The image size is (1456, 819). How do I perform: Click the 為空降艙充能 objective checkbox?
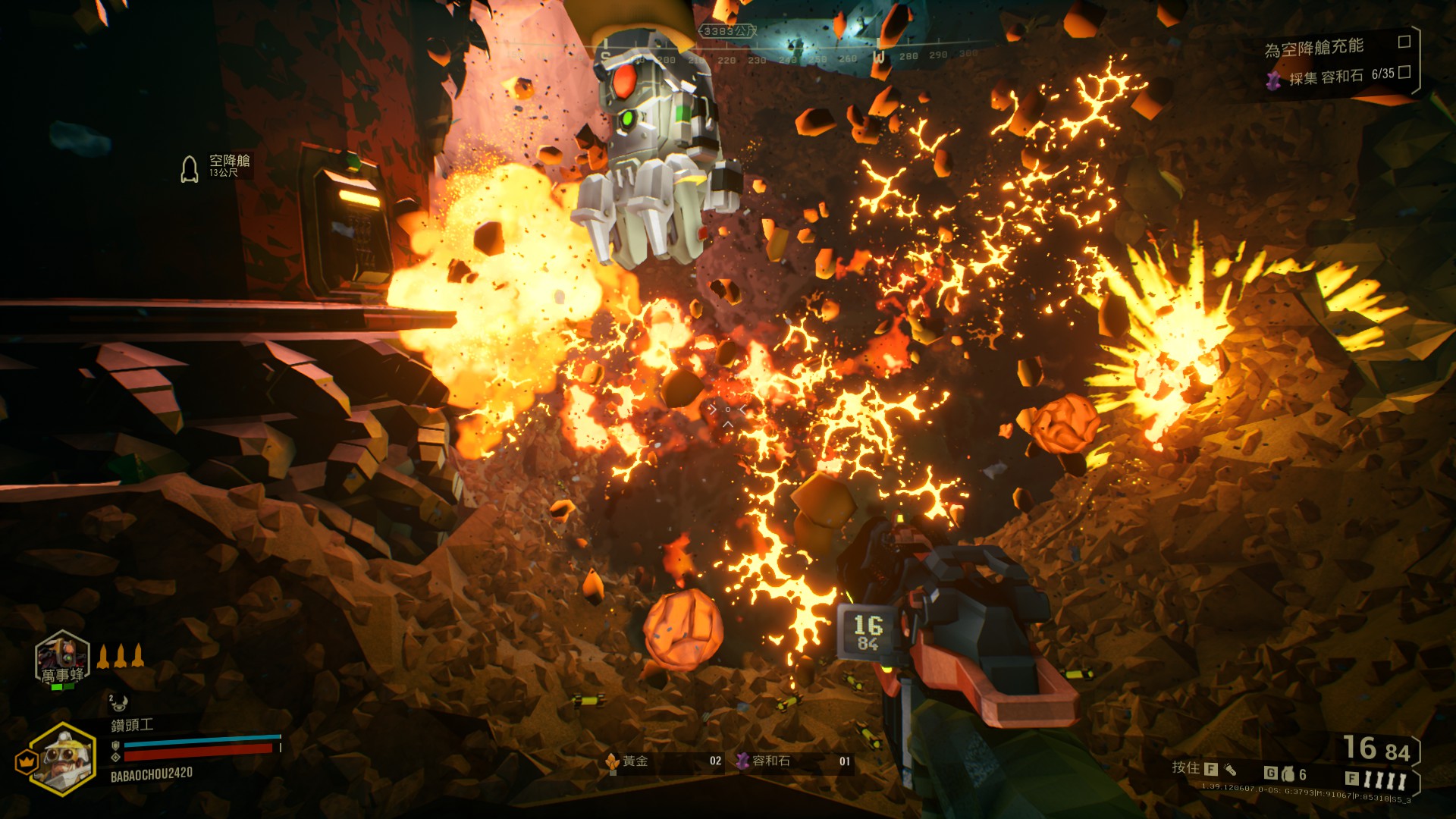coord(1404,42)
